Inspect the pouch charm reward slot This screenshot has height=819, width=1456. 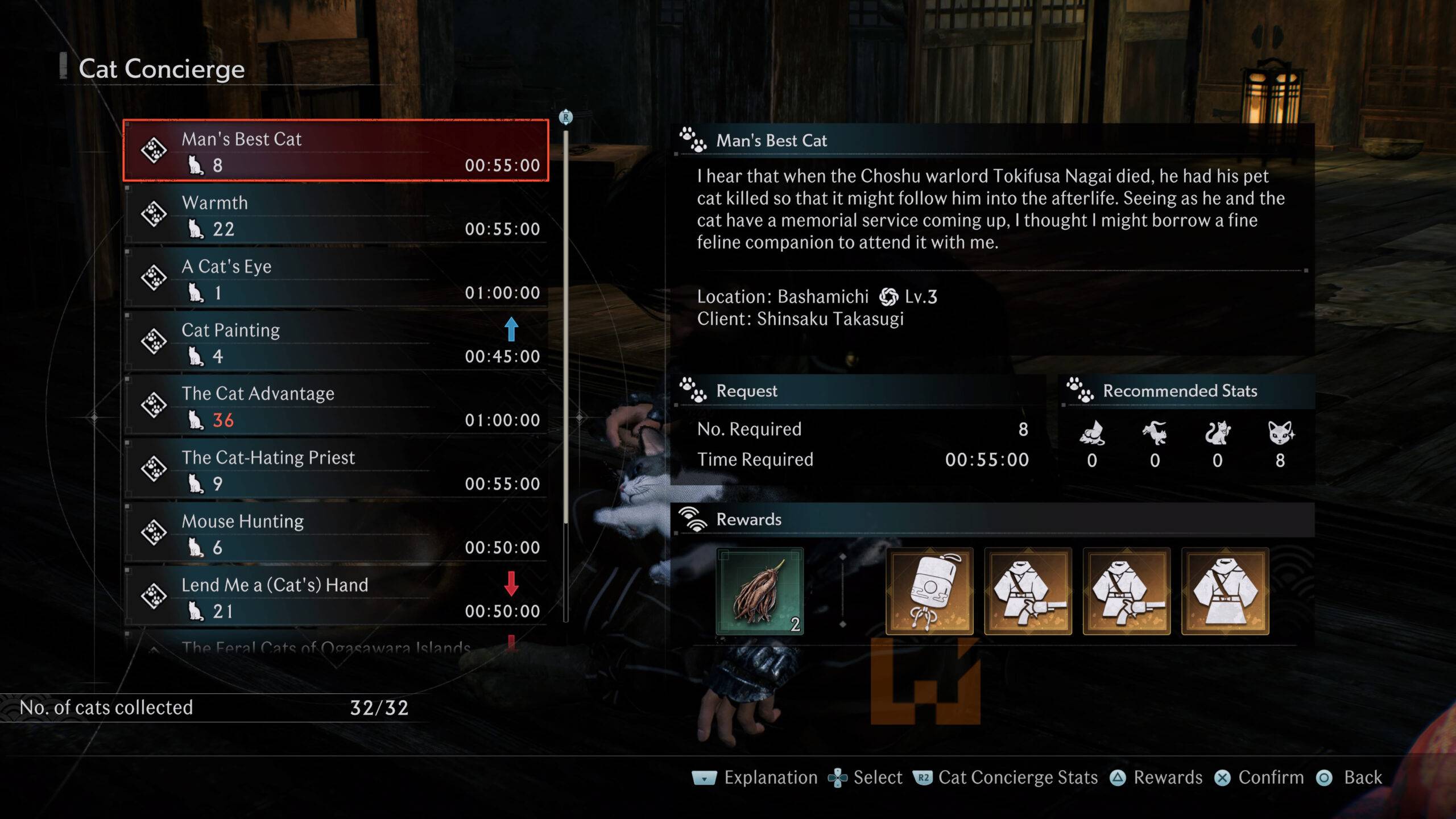[929, 591]
